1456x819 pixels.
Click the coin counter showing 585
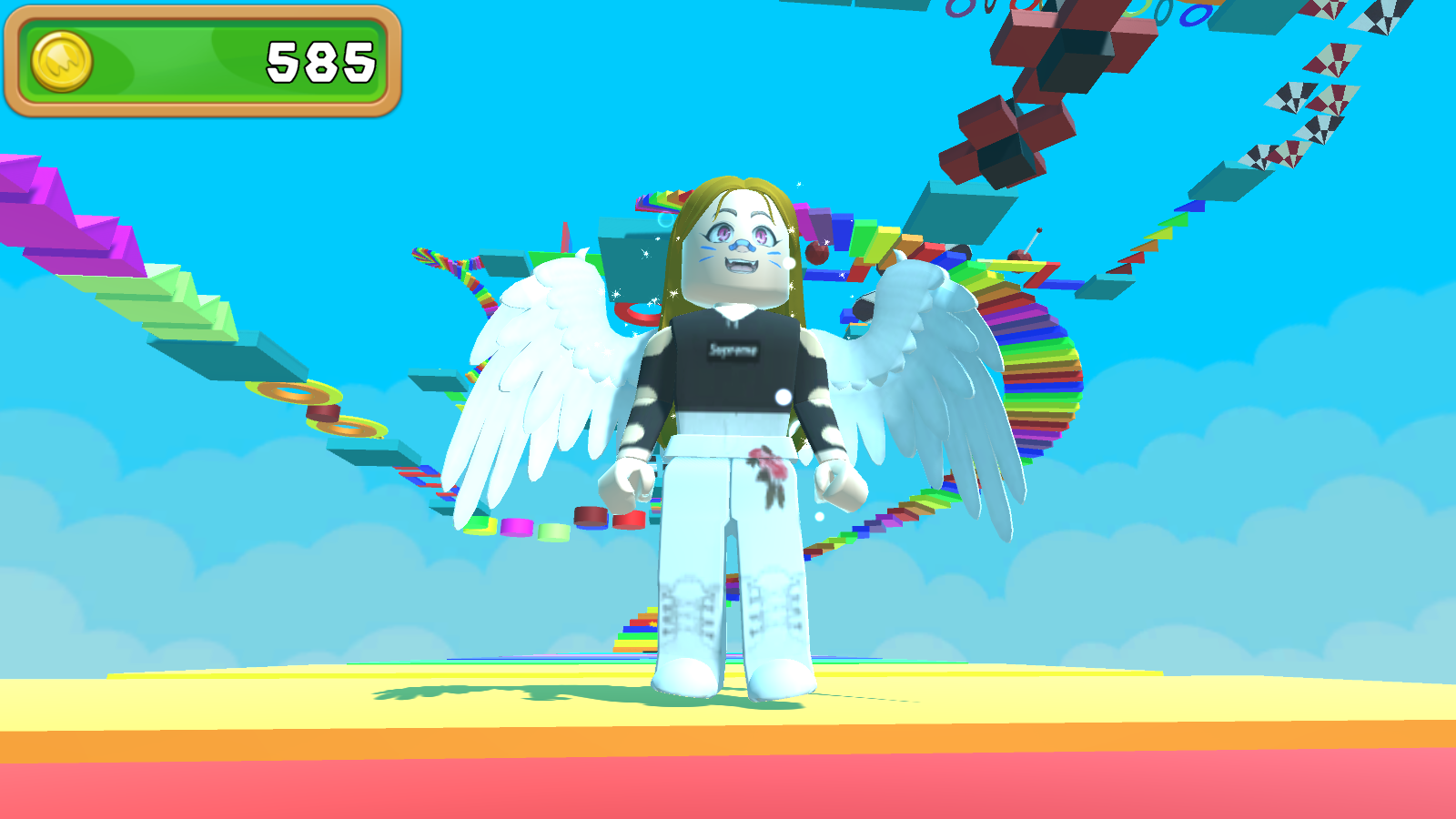coord(320,57)
